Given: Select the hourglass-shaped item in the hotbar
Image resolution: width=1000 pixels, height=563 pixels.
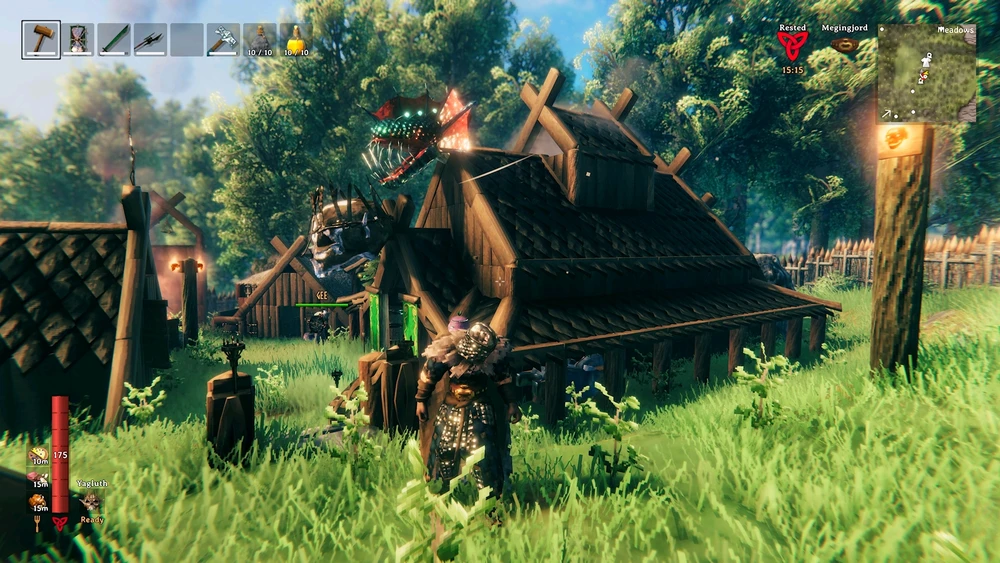Looking at the screenshot, I should pyautogui.click(x=77, y=40).
